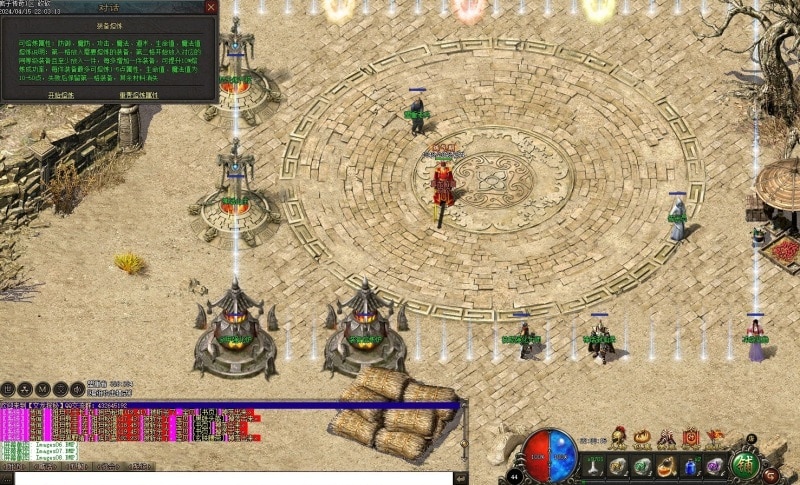Use the blue potion in the hotbar

691,466
